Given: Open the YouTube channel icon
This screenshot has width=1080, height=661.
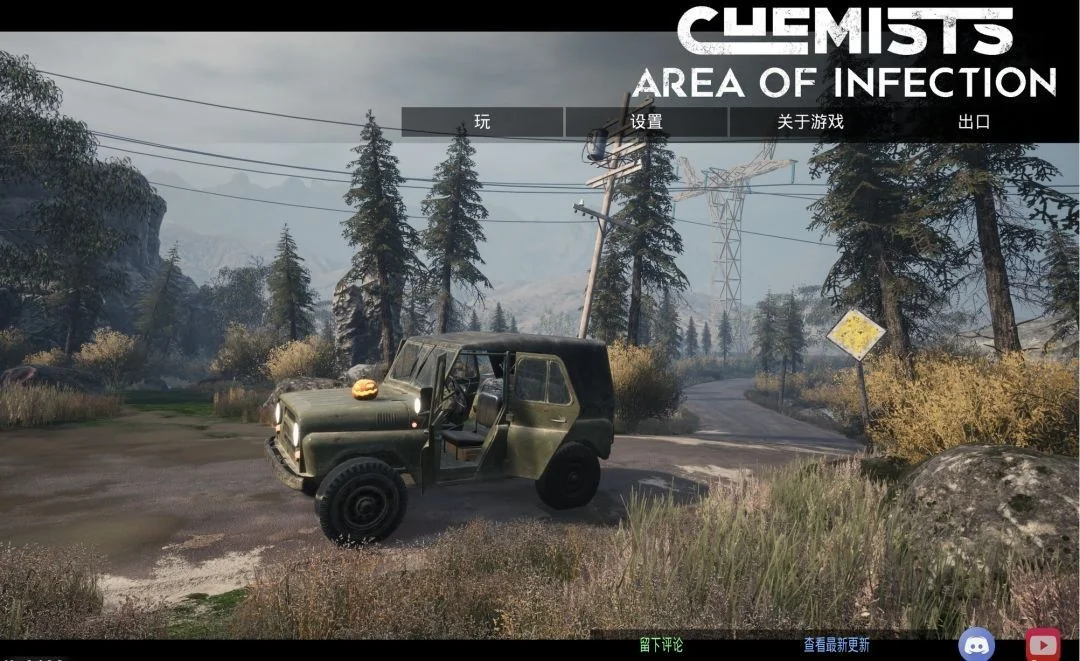Looking at the screenshot, I should pos(1043,644).
